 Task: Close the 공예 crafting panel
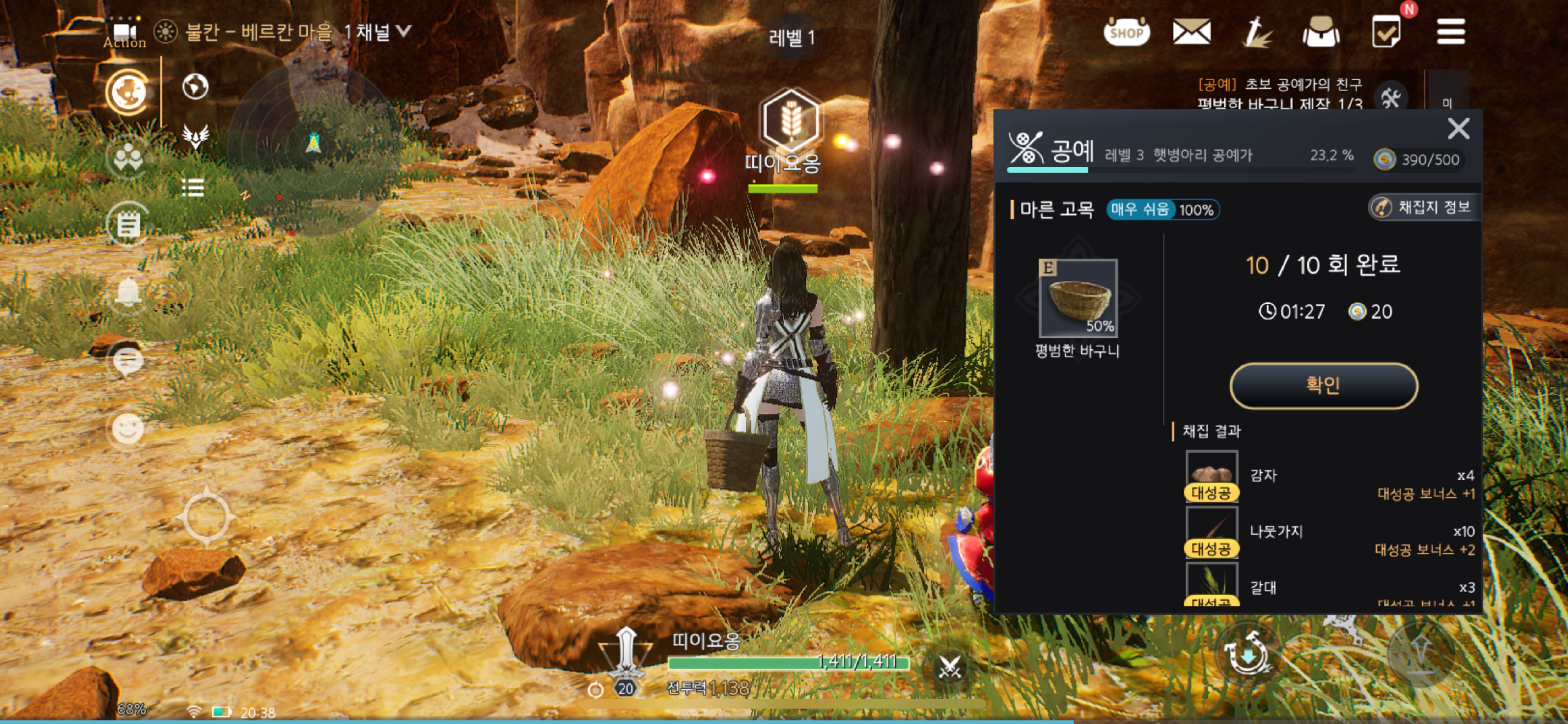1458,129
